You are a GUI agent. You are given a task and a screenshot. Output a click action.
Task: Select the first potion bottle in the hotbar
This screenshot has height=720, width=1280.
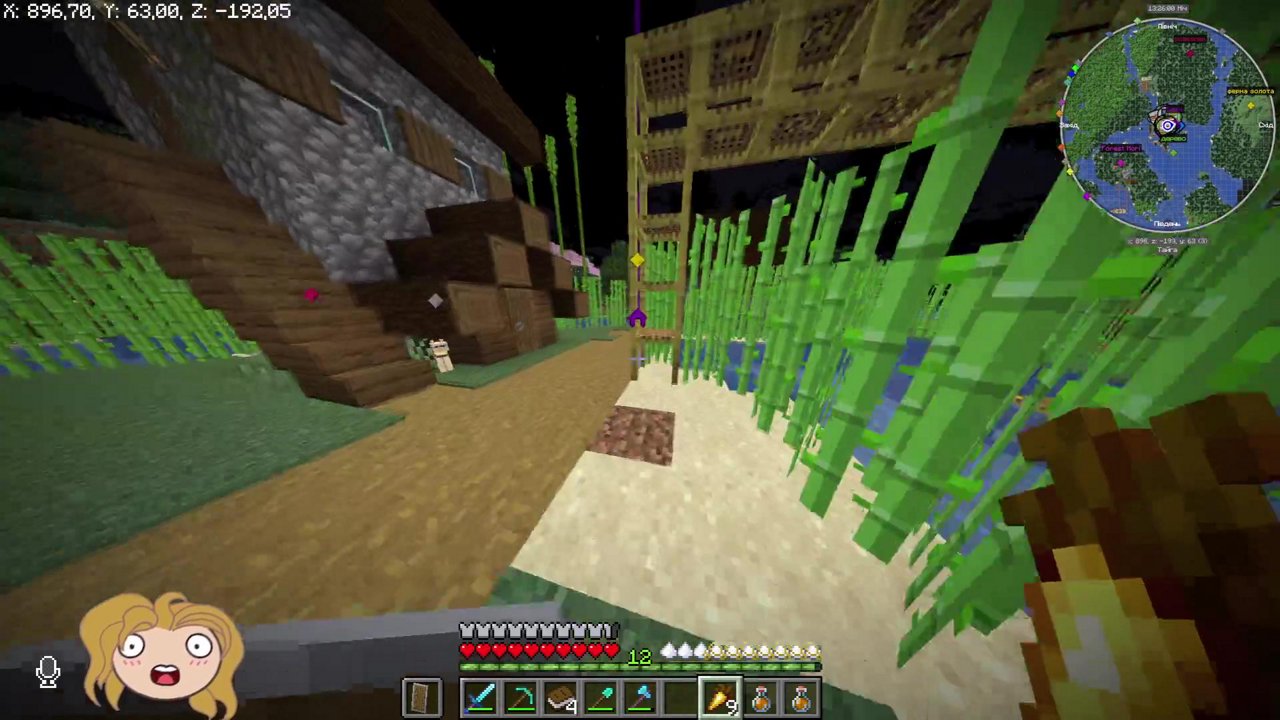[761, 697]
